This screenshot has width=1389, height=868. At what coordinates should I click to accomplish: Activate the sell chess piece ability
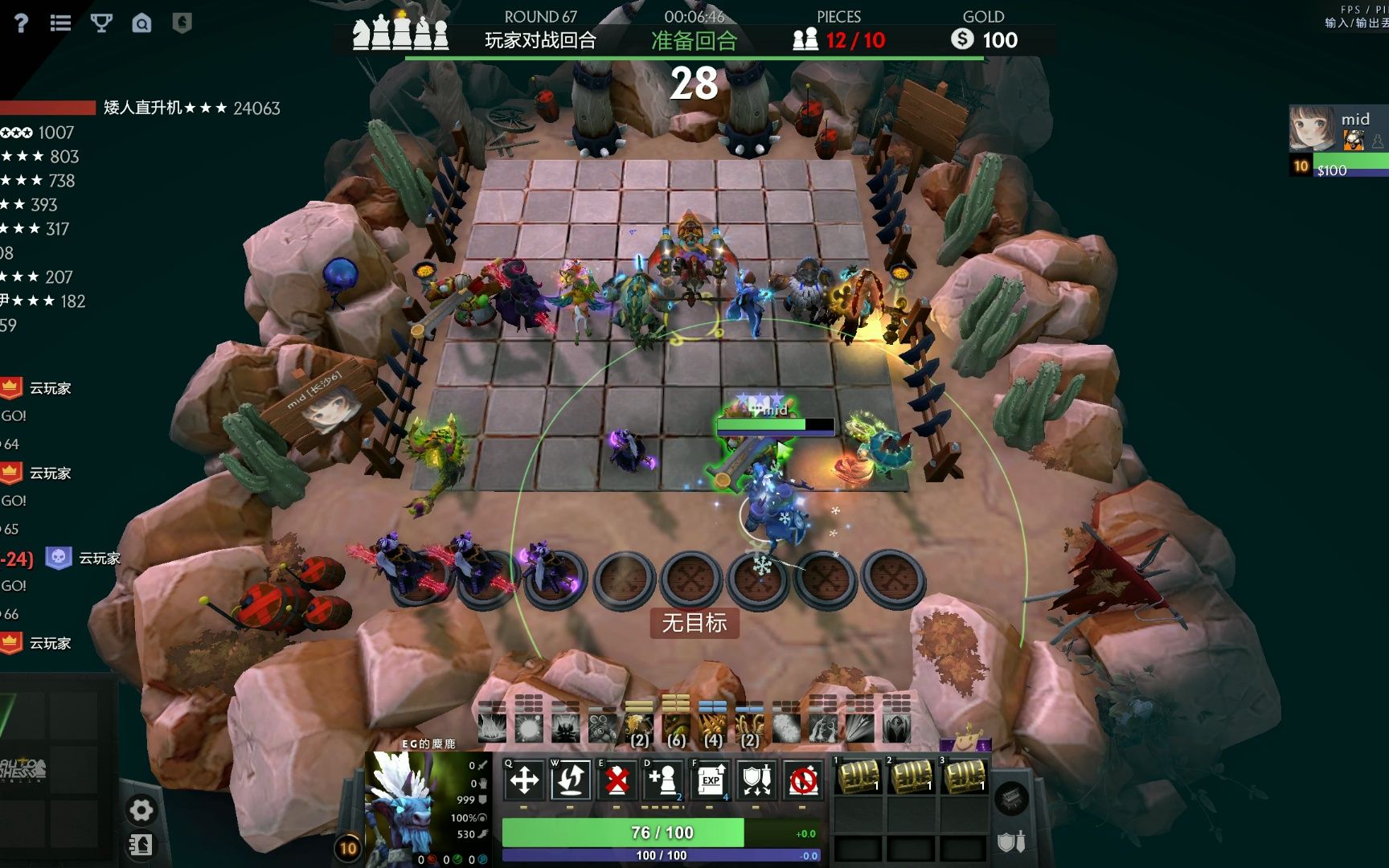click(617, 780)
